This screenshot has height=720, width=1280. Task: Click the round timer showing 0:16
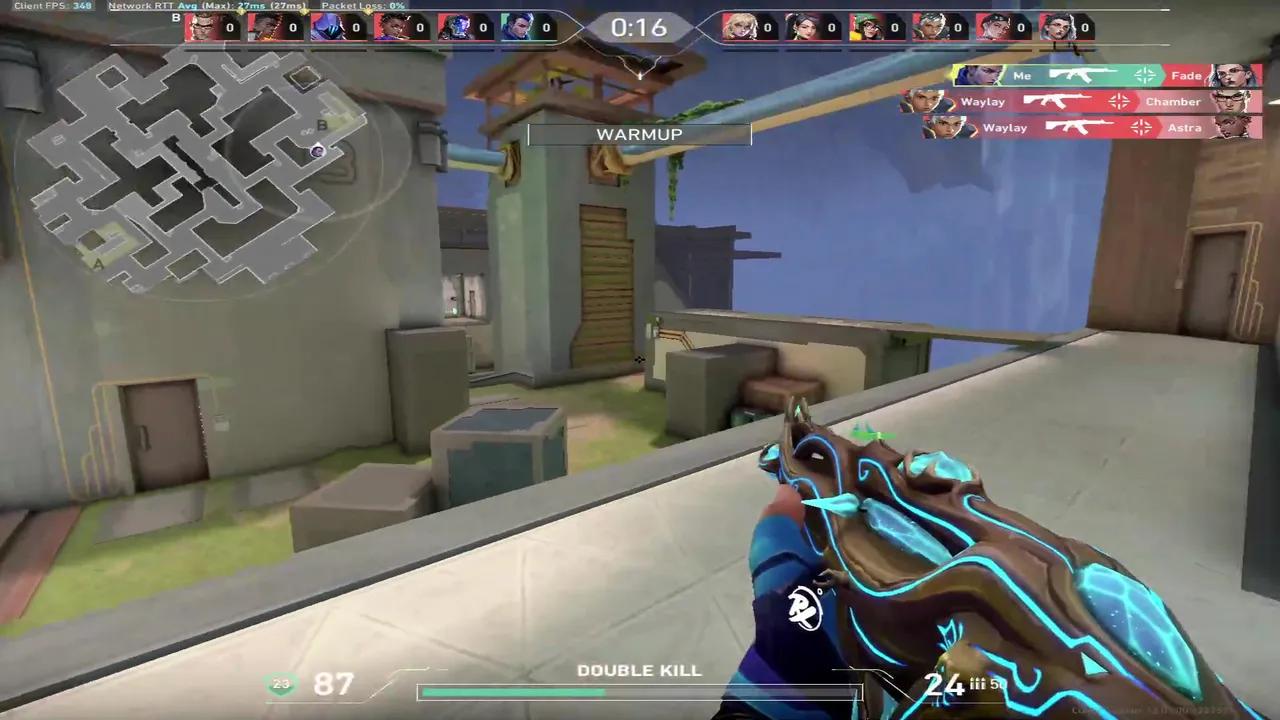(x=639, y=28)
